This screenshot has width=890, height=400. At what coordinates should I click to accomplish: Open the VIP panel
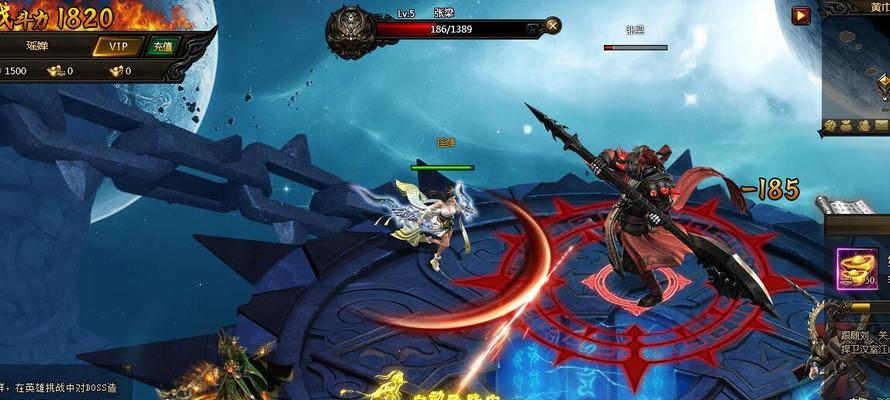[118, 46]
